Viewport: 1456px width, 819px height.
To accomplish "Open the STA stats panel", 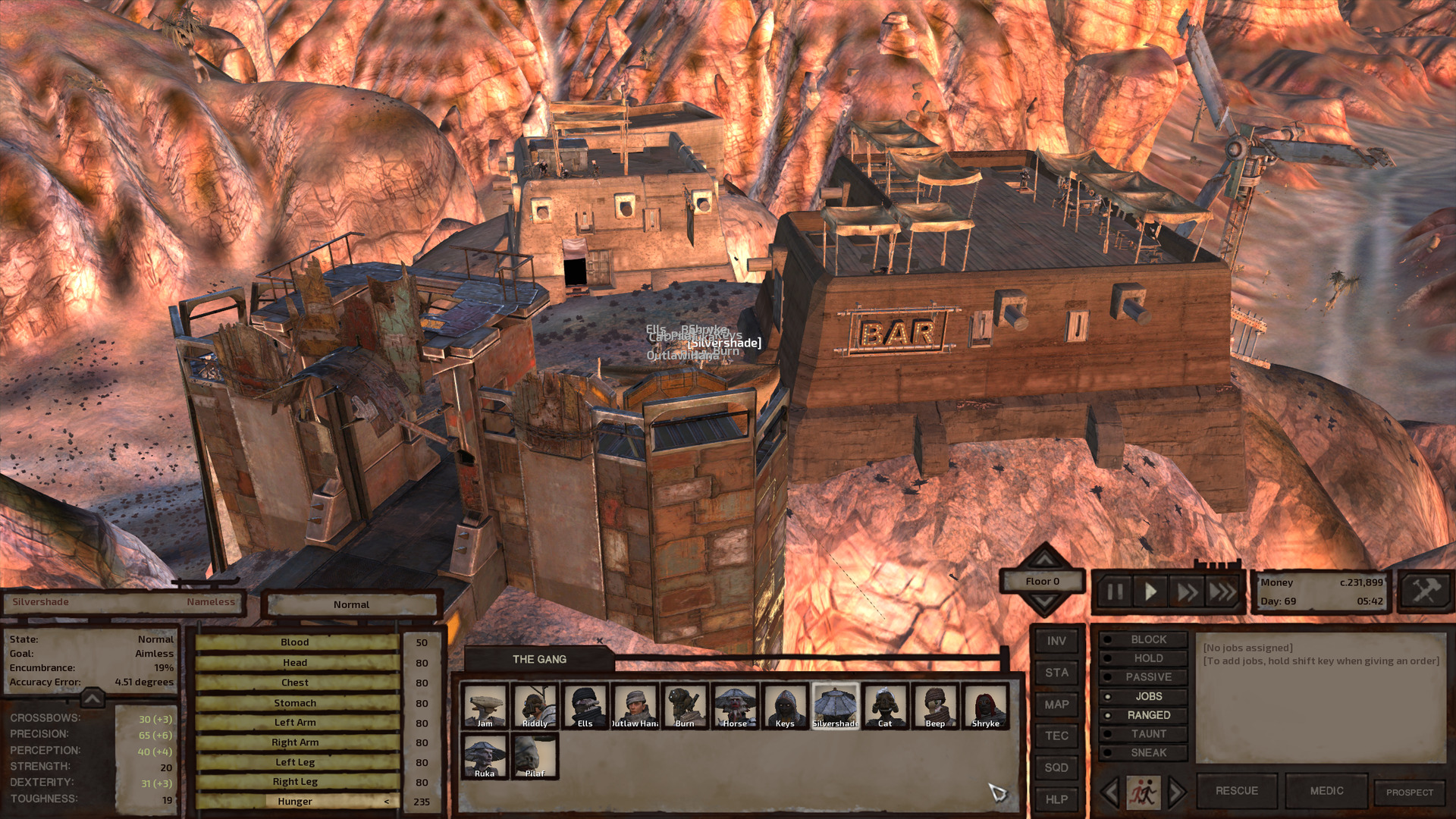I will click(x=1056, y=672).
